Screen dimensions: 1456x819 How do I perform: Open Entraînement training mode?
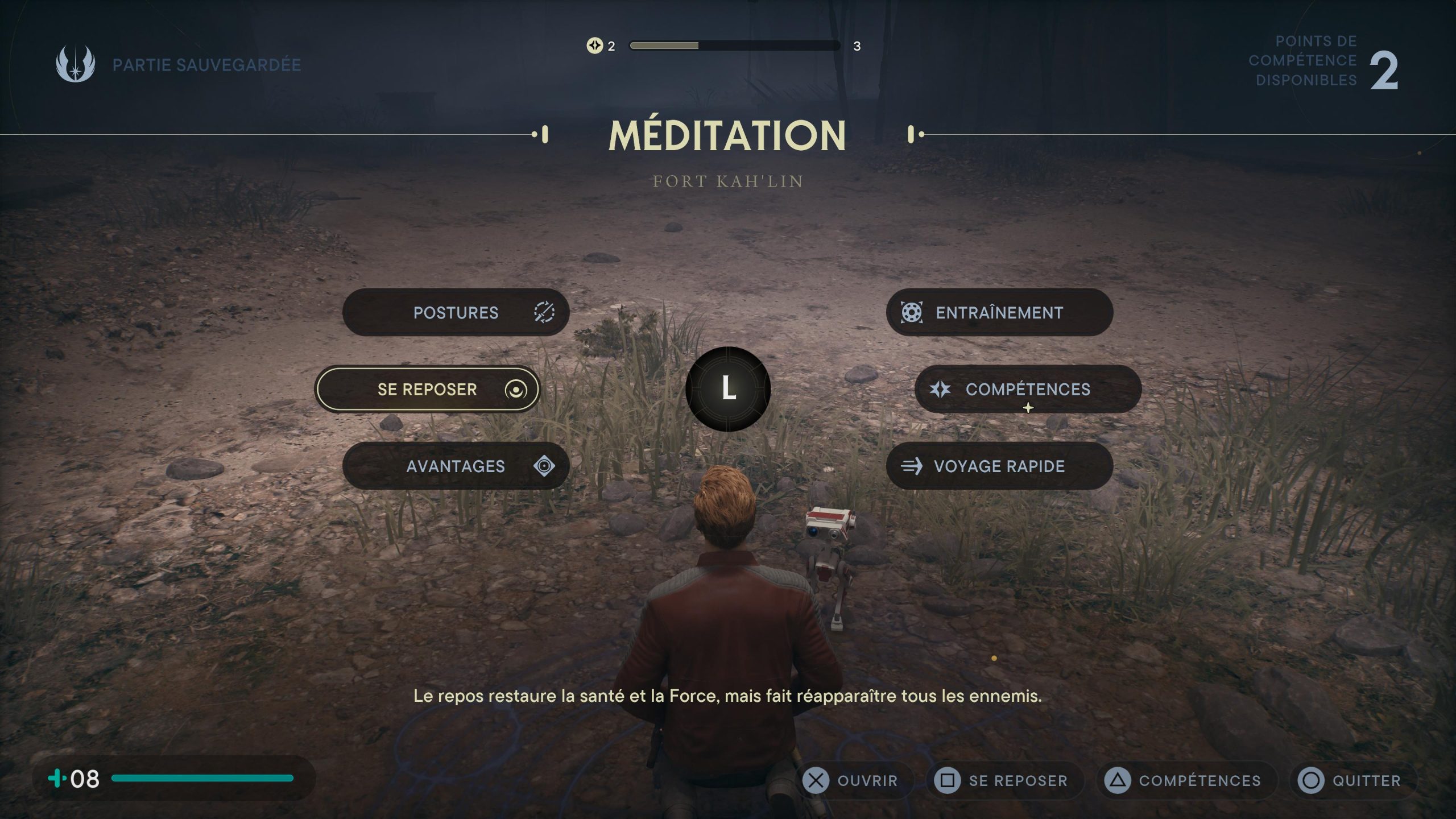(999, 312)
